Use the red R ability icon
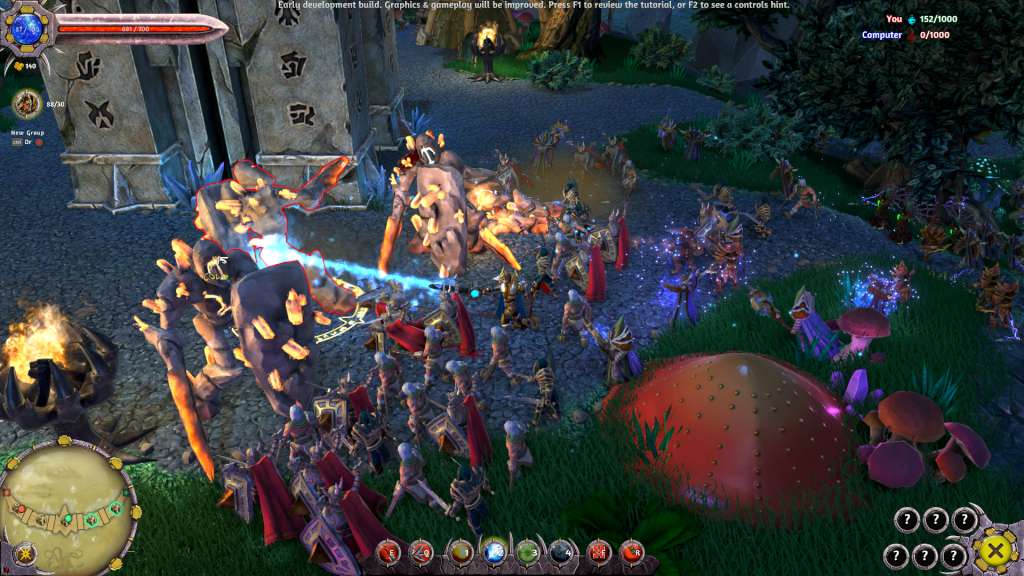Screen dimensions: 1024x576 click(x=632, y=550)
